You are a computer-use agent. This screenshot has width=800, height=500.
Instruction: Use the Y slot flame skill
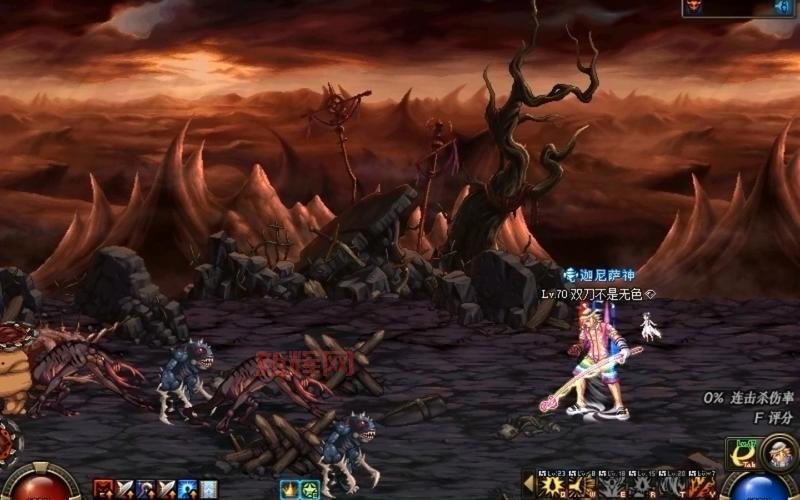pos(703,487)
